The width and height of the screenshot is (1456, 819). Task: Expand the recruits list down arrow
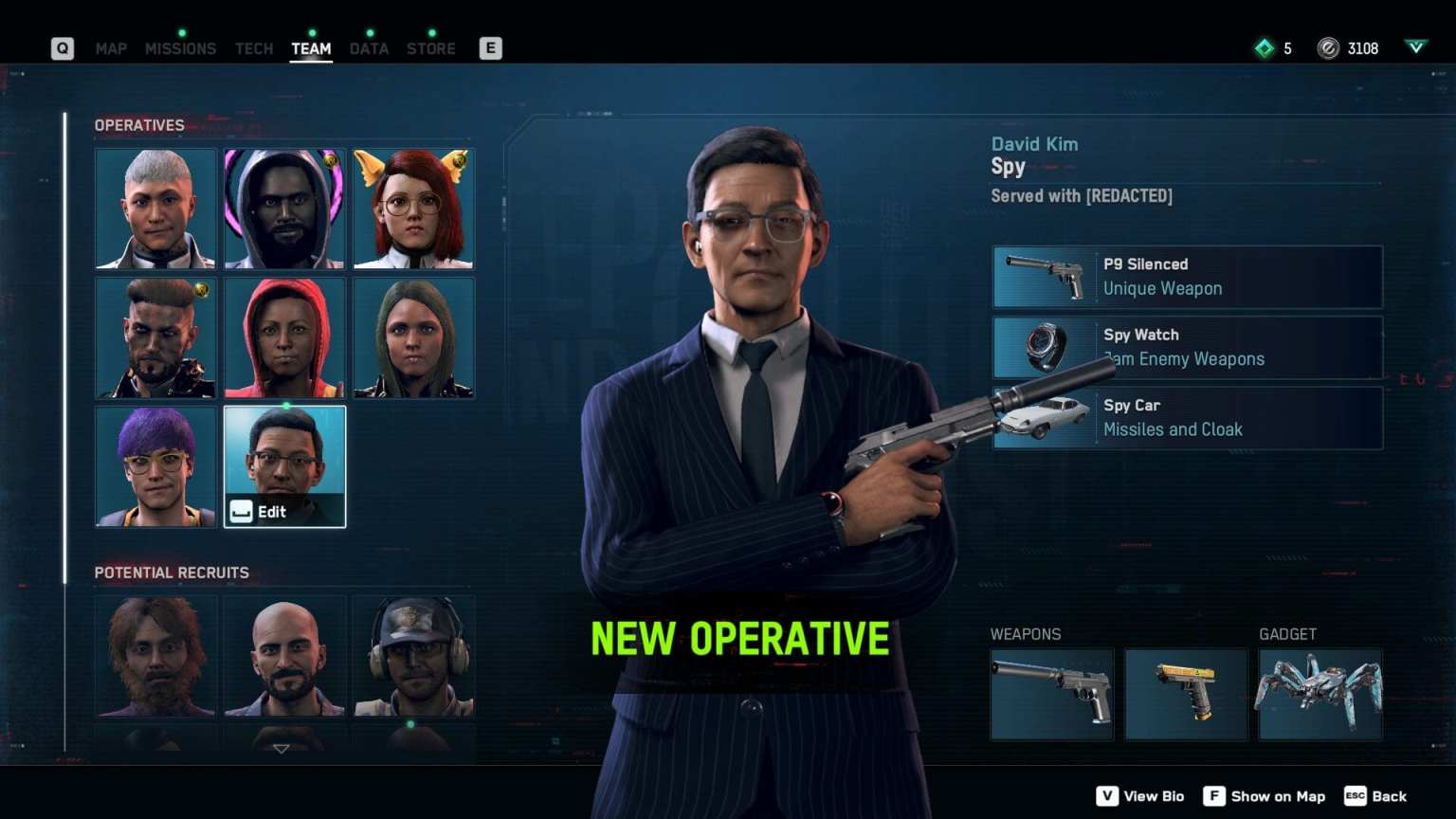(x=282, y=749)
